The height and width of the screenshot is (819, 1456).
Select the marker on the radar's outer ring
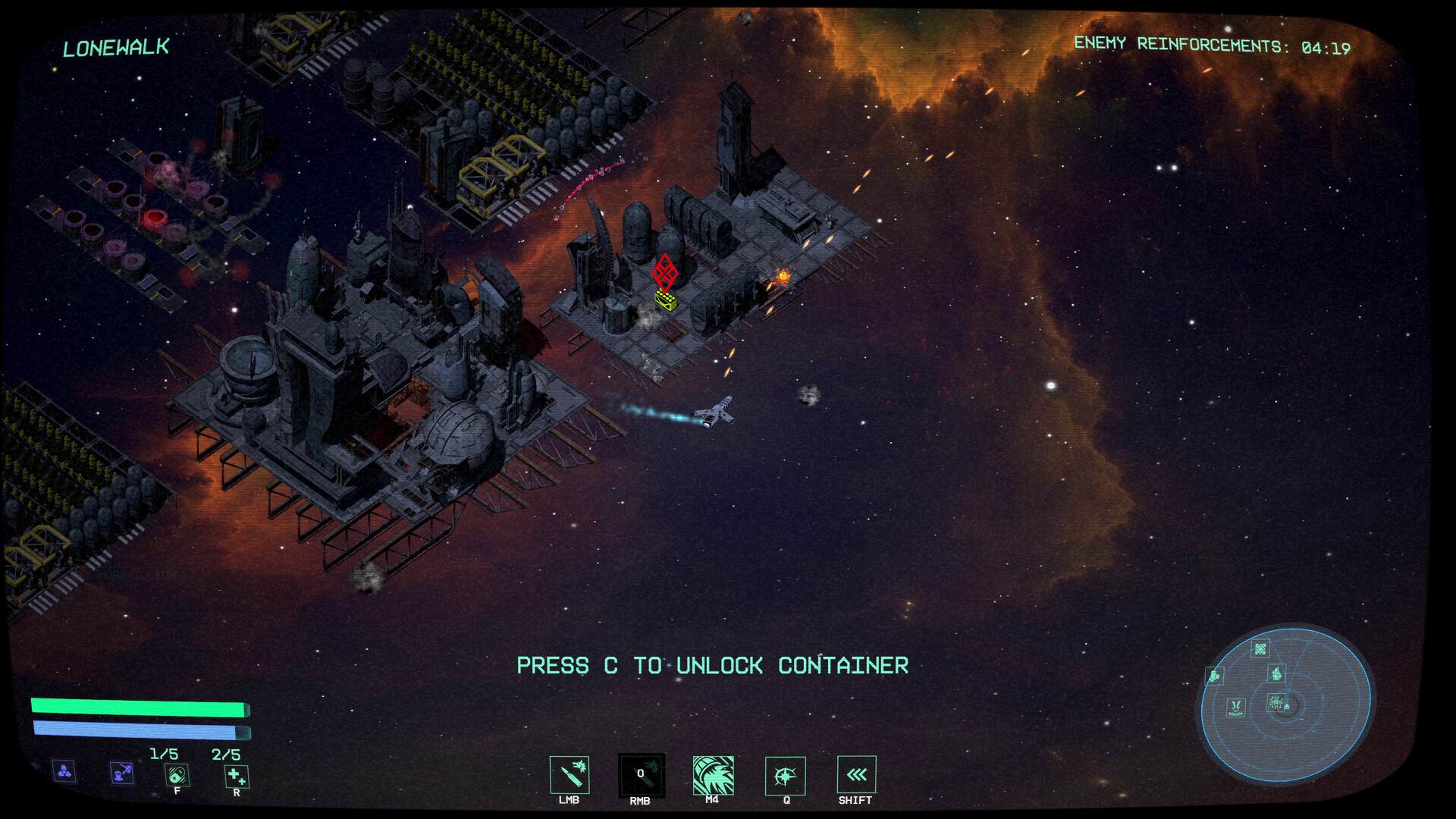point(1215,675)
